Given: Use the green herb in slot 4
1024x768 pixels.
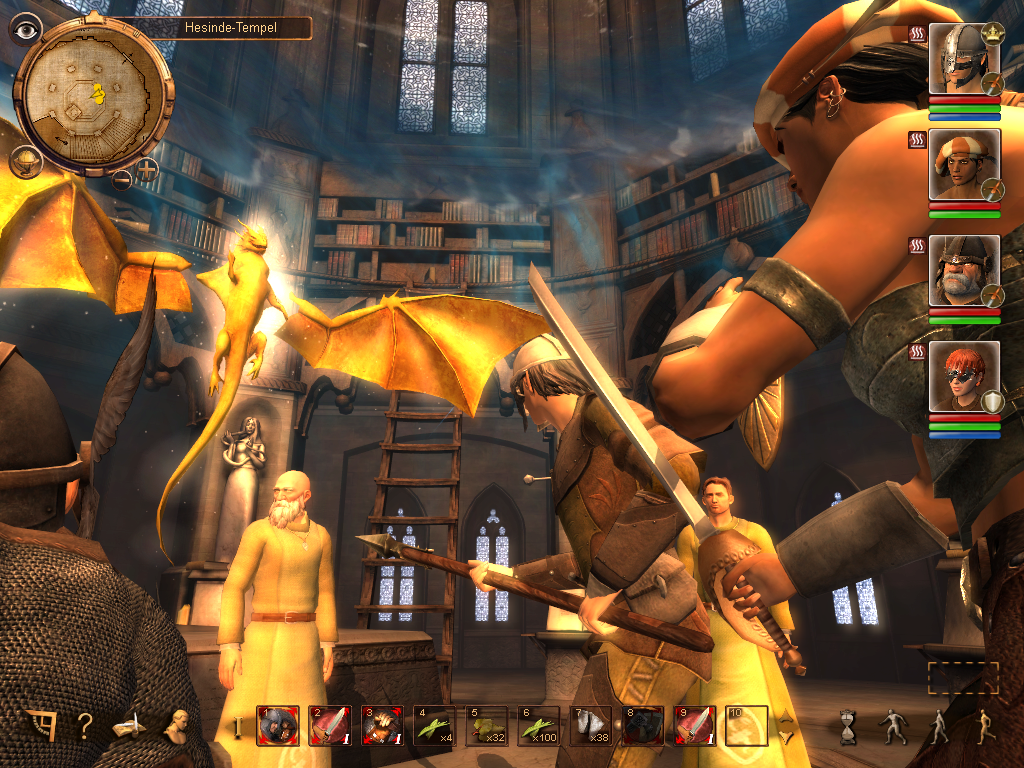Looking at the screenshot, I should (x=433, y=726).
